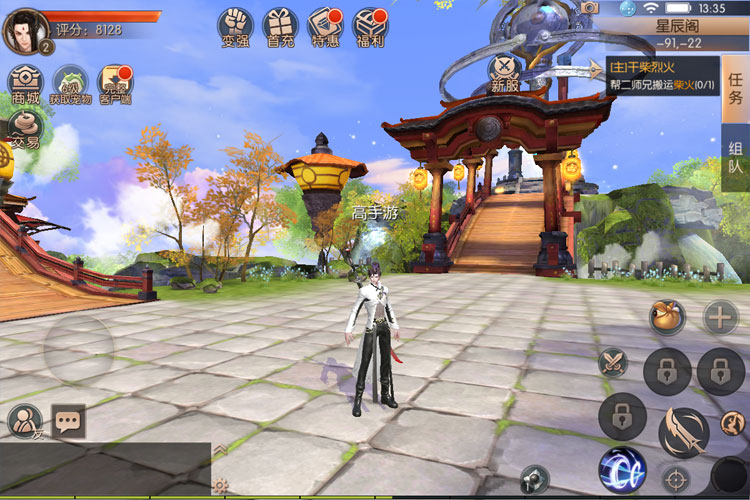This screenshot has width=750, height=500.
Task: Select the 干柴烈火 main quest tracker
Action: 662,76
